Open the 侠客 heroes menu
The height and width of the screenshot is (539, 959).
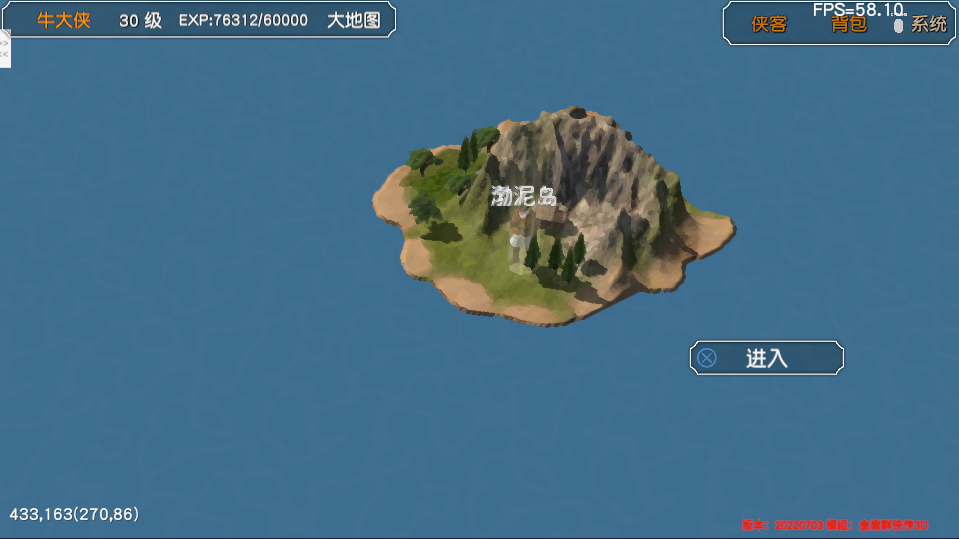pos(769,24)
